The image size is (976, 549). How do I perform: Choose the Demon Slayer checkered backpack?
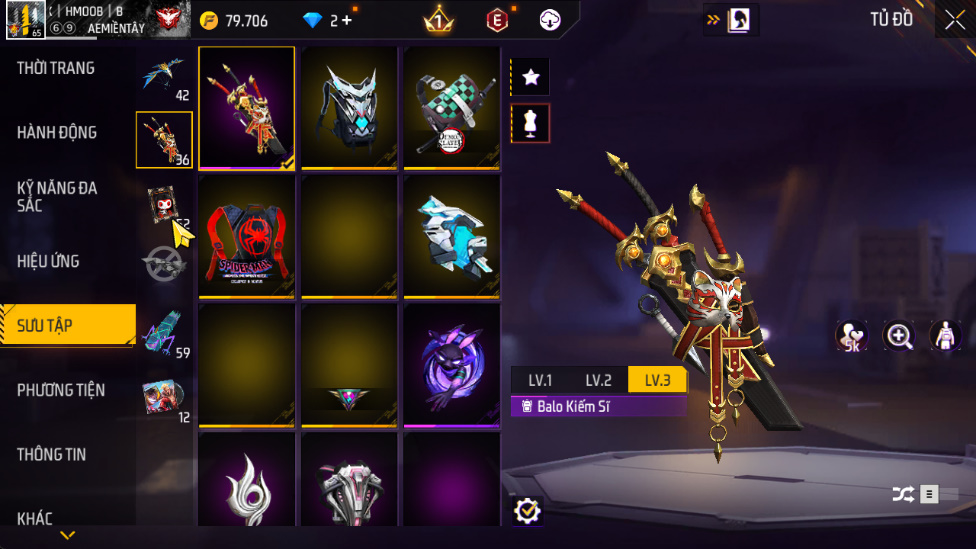pos(452,107)
